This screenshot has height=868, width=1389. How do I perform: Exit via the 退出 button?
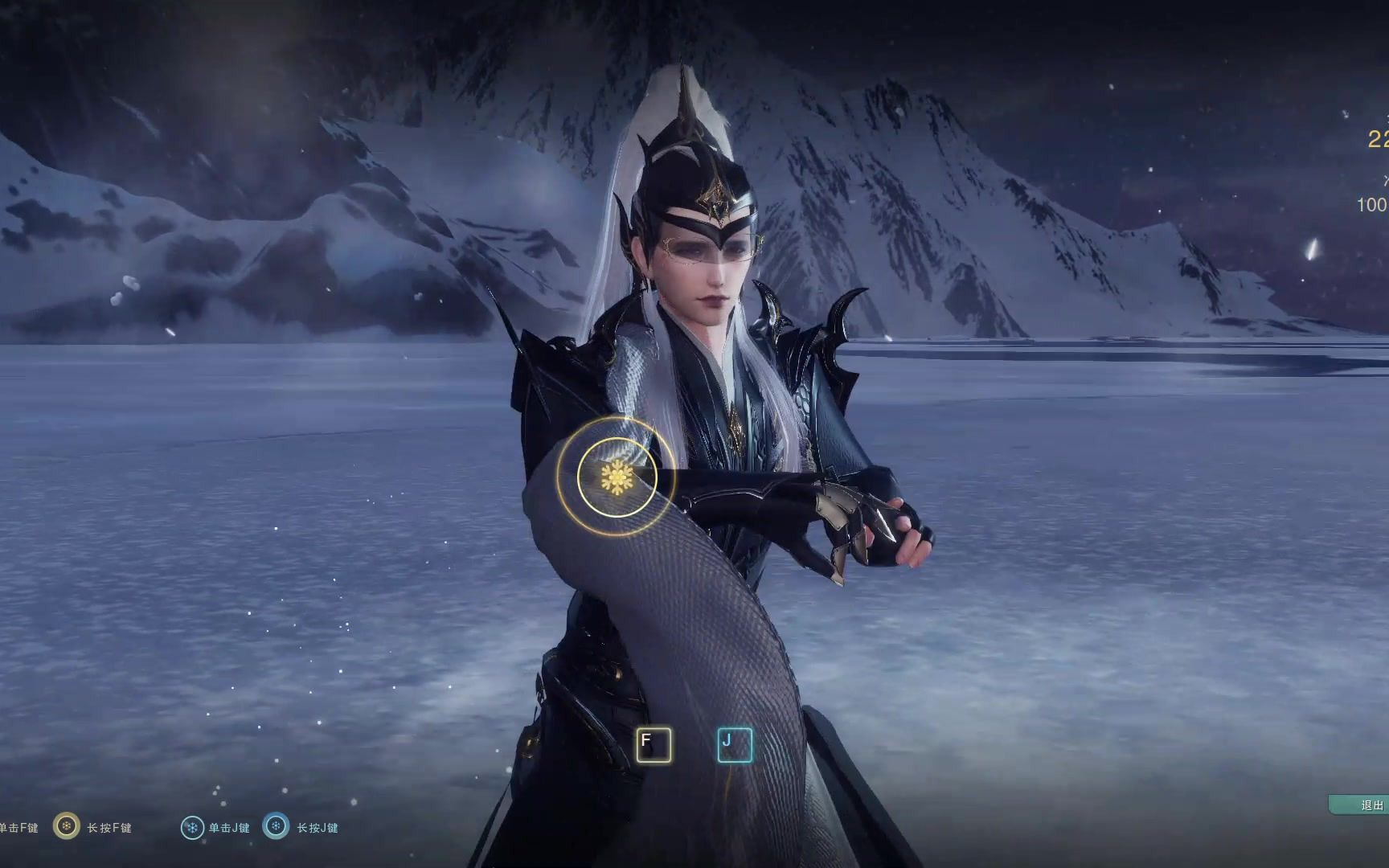click(x=1366, y=805)
